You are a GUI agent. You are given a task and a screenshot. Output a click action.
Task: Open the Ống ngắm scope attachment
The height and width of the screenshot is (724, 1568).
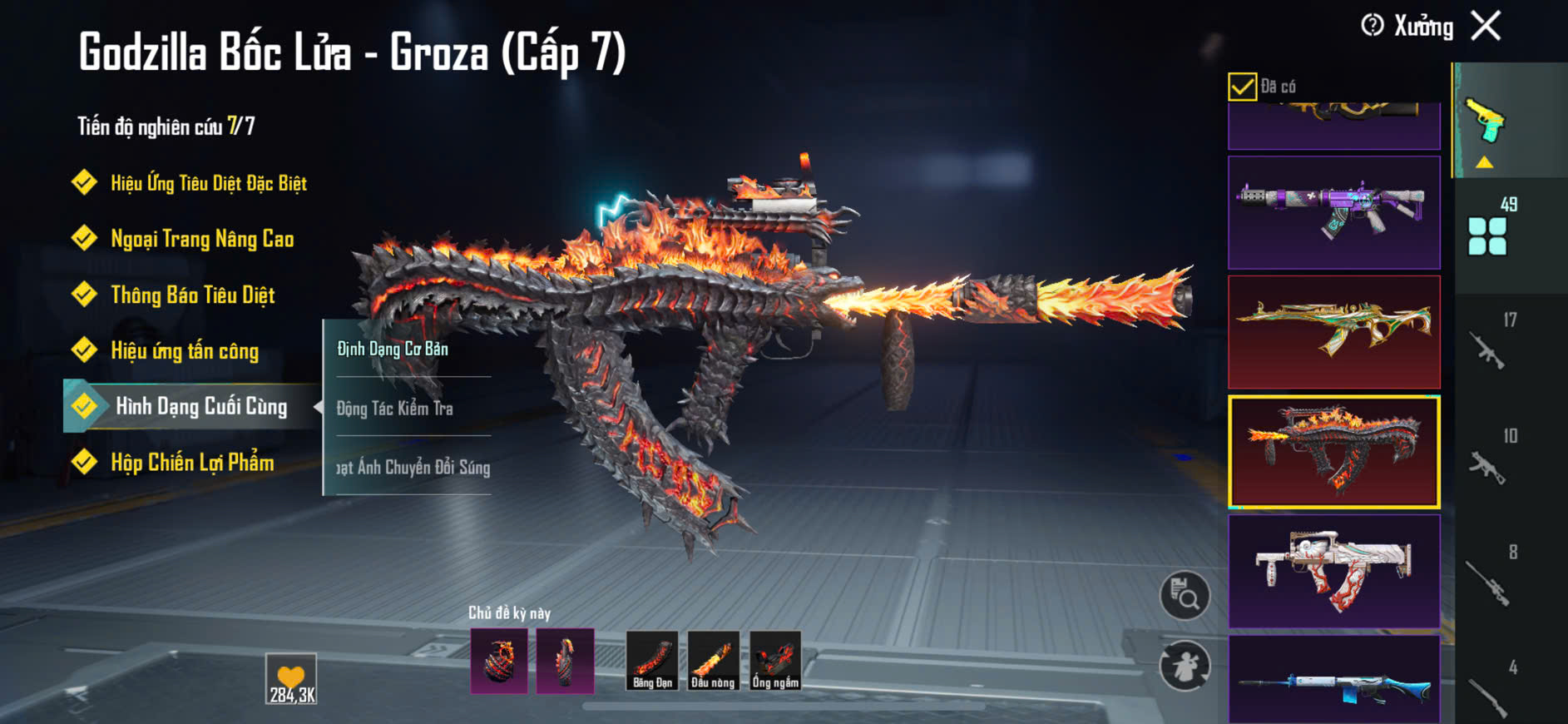(775, 661)
